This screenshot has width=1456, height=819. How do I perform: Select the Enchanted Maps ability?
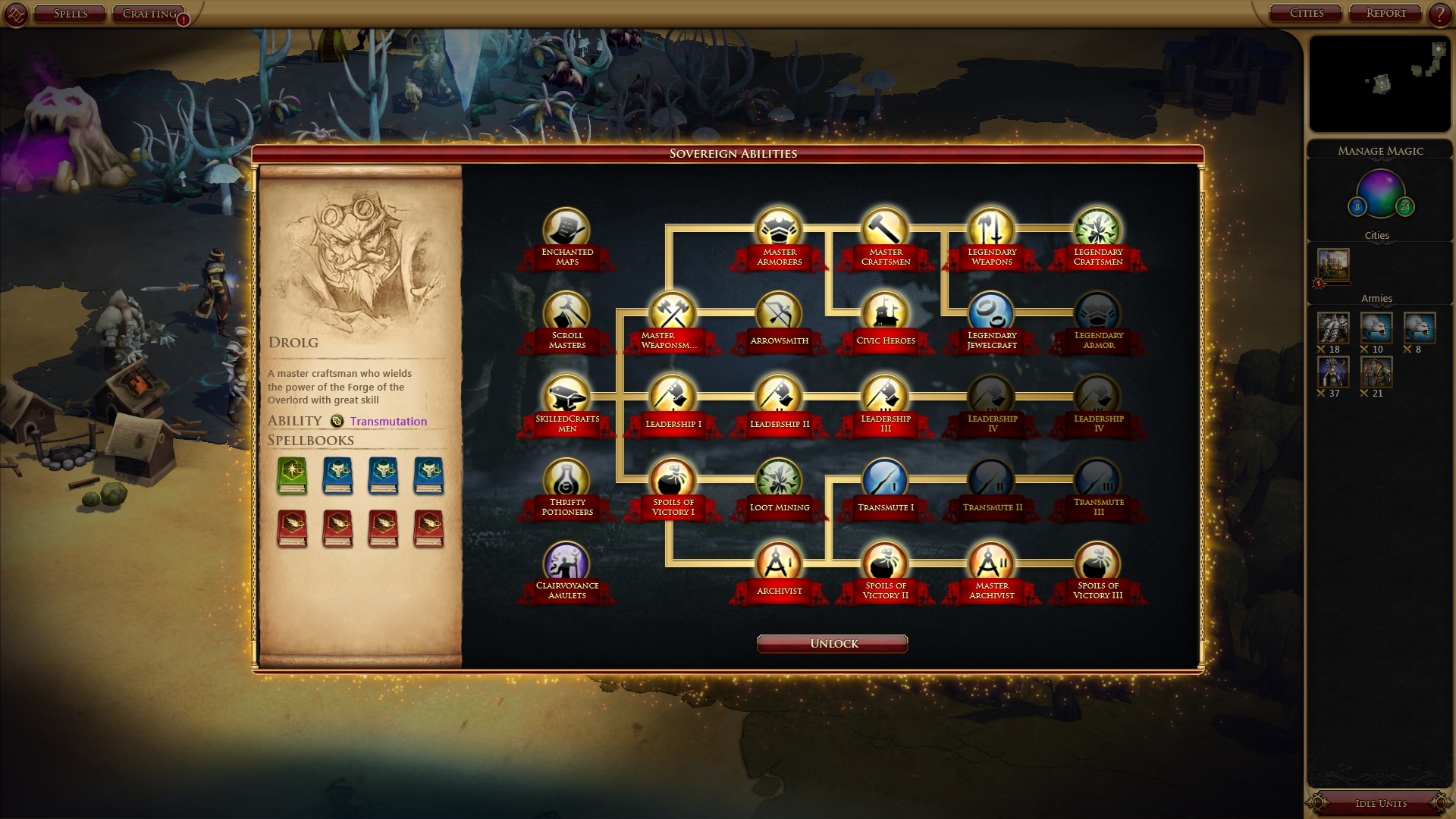pyautogui.click(x=566, y=229)
